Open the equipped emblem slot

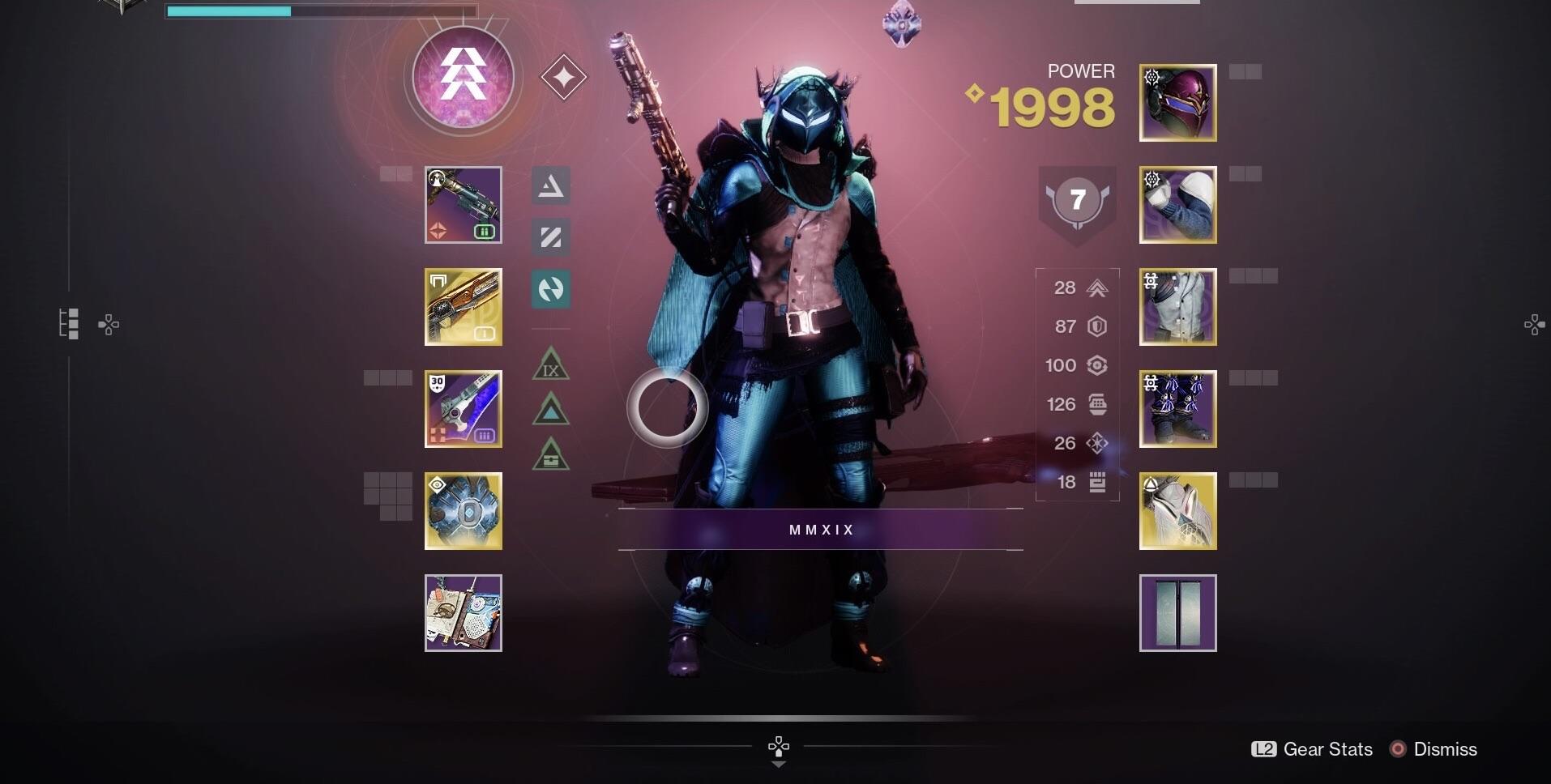pos(1177,613)
